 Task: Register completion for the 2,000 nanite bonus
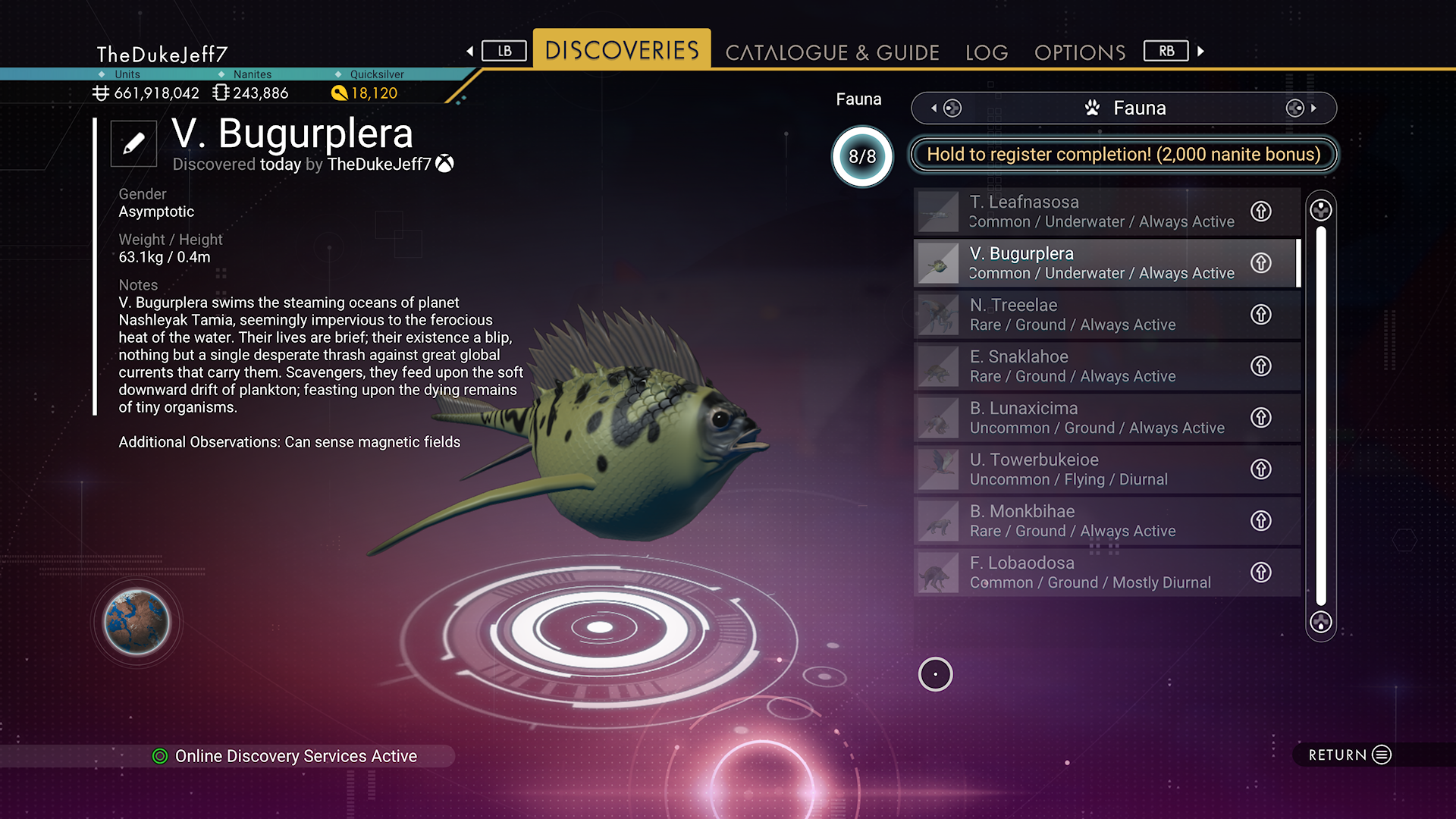pos(1123,155)
